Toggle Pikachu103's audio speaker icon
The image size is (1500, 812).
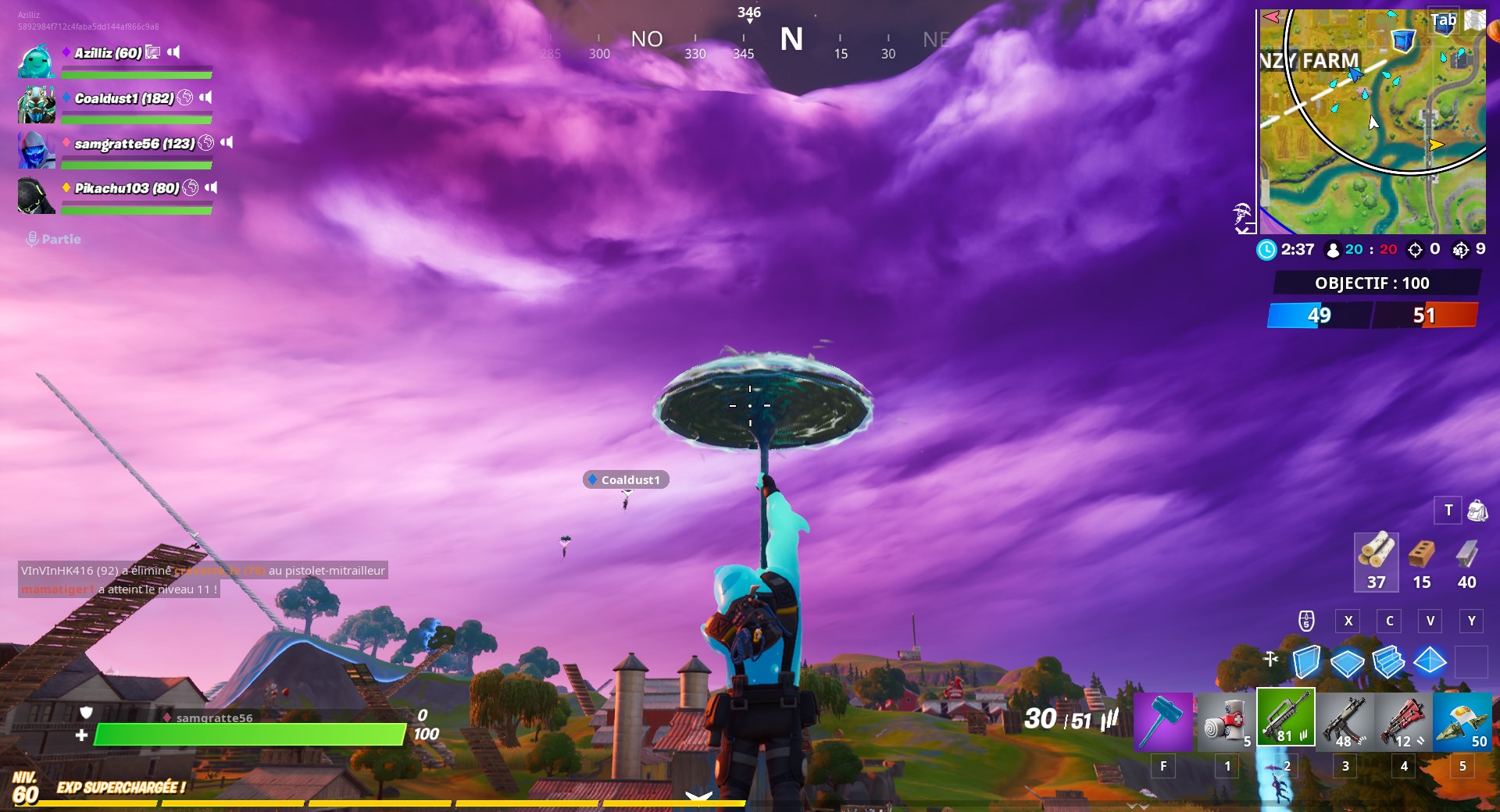(209, 187)
